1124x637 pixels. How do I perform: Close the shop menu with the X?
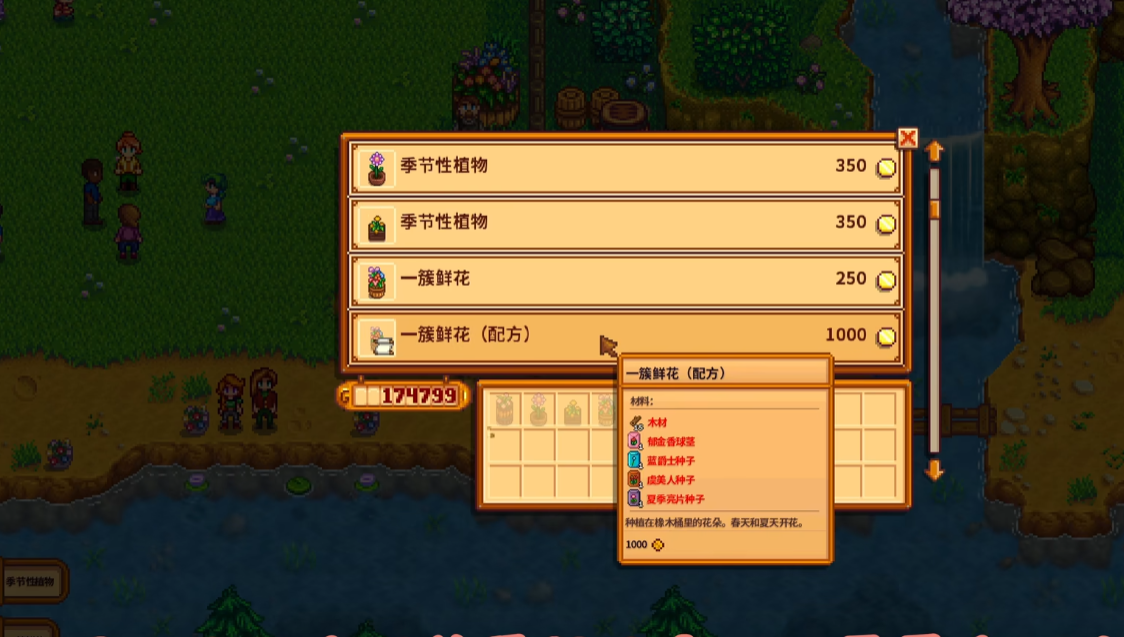pos(907,138)
